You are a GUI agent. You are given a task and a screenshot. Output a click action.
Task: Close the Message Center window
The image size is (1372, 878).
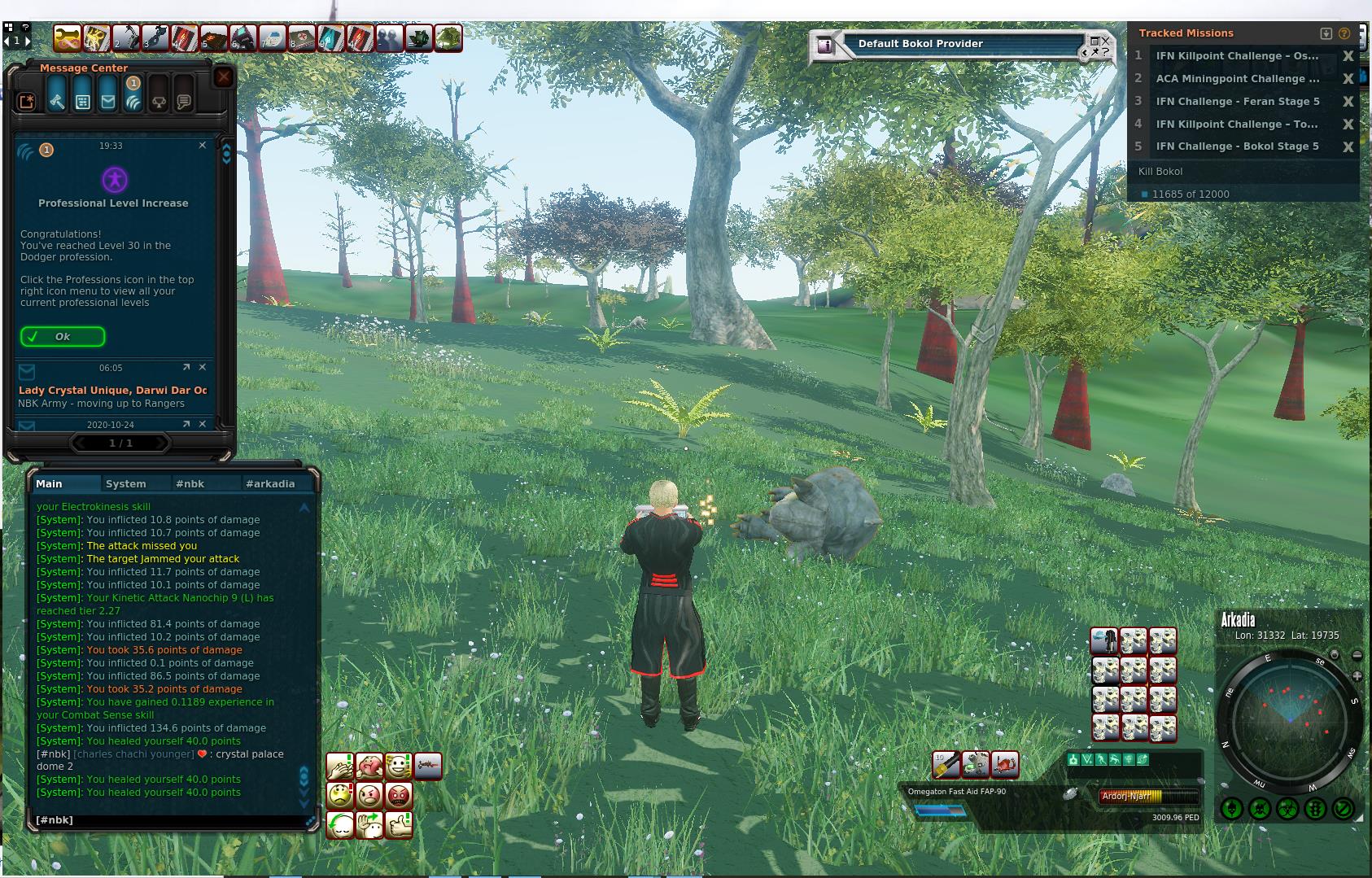tap(224, 77)
